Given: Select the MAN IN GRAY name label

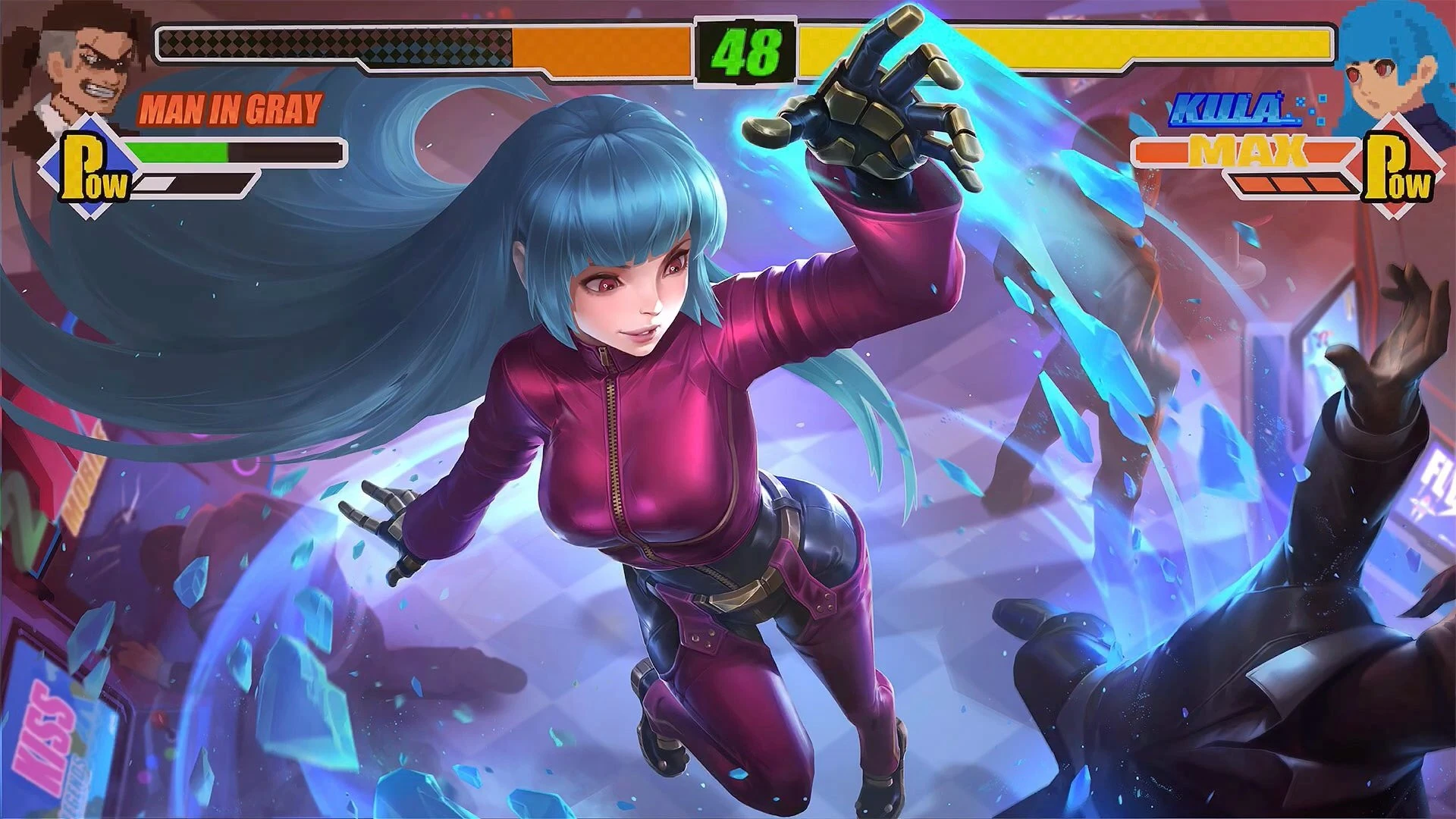Looking at the screenshot, I should click(x=227, y=110).
